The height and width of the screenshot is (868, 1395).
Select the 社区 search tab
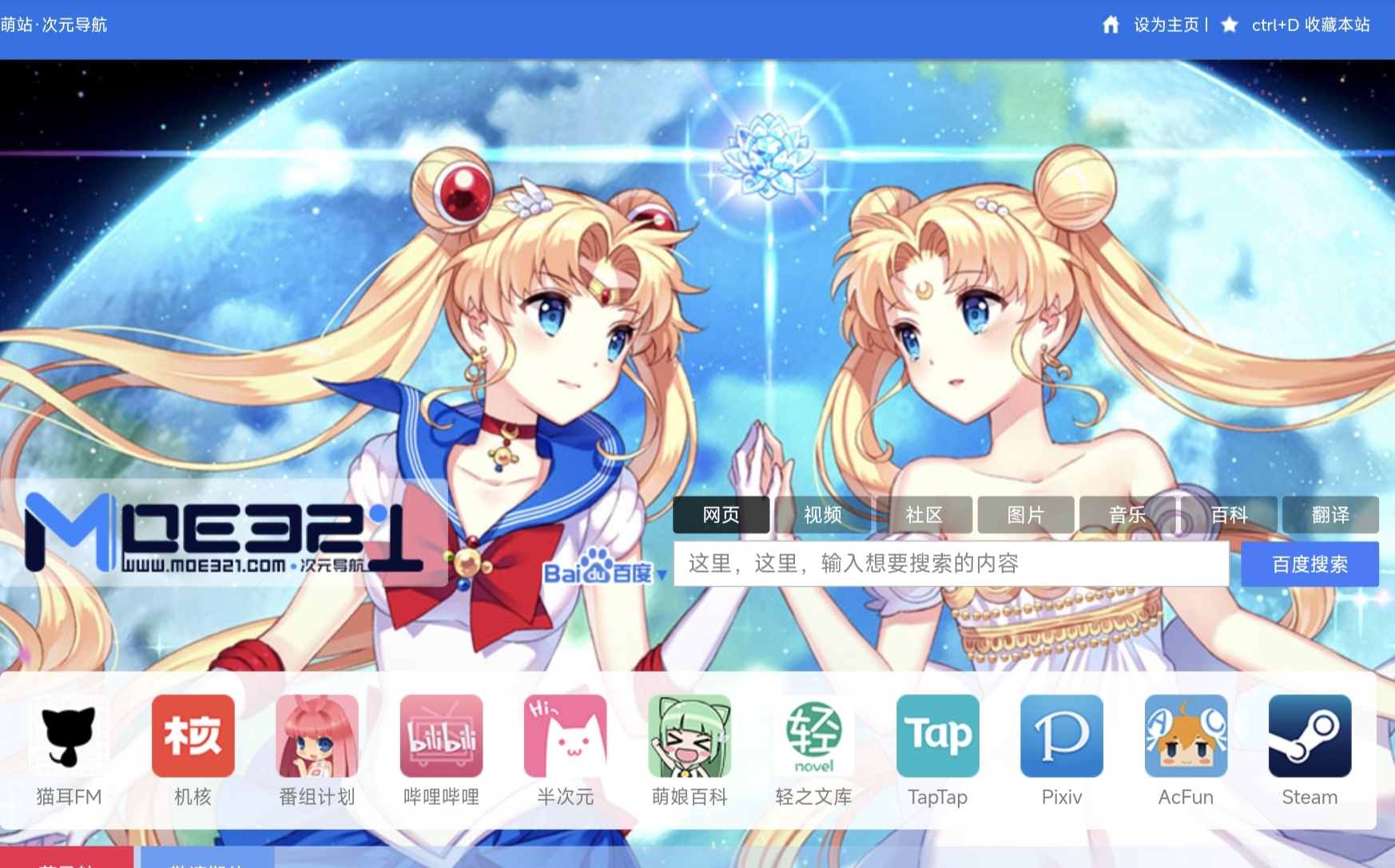(x=924, y=515)
